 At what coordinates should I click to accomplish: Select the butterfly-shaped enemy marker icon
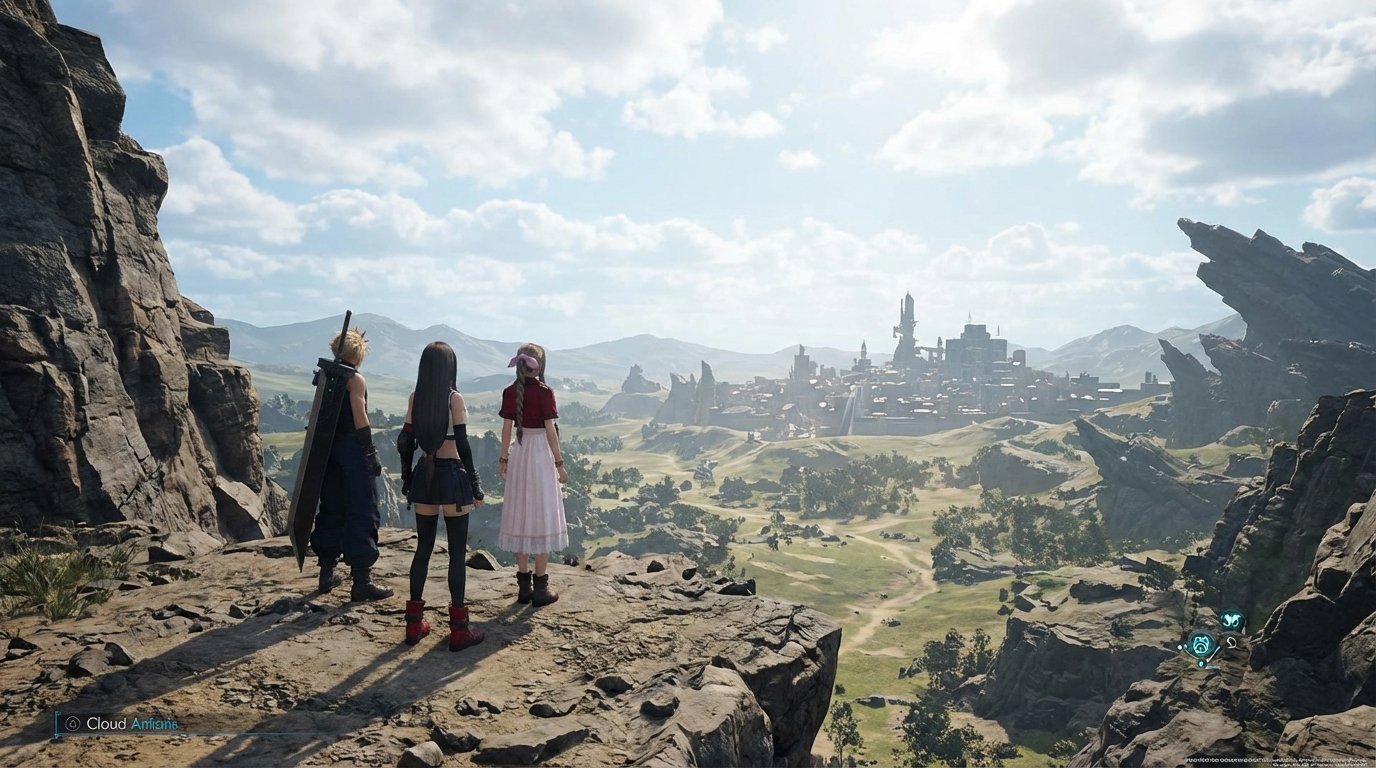1231,619
